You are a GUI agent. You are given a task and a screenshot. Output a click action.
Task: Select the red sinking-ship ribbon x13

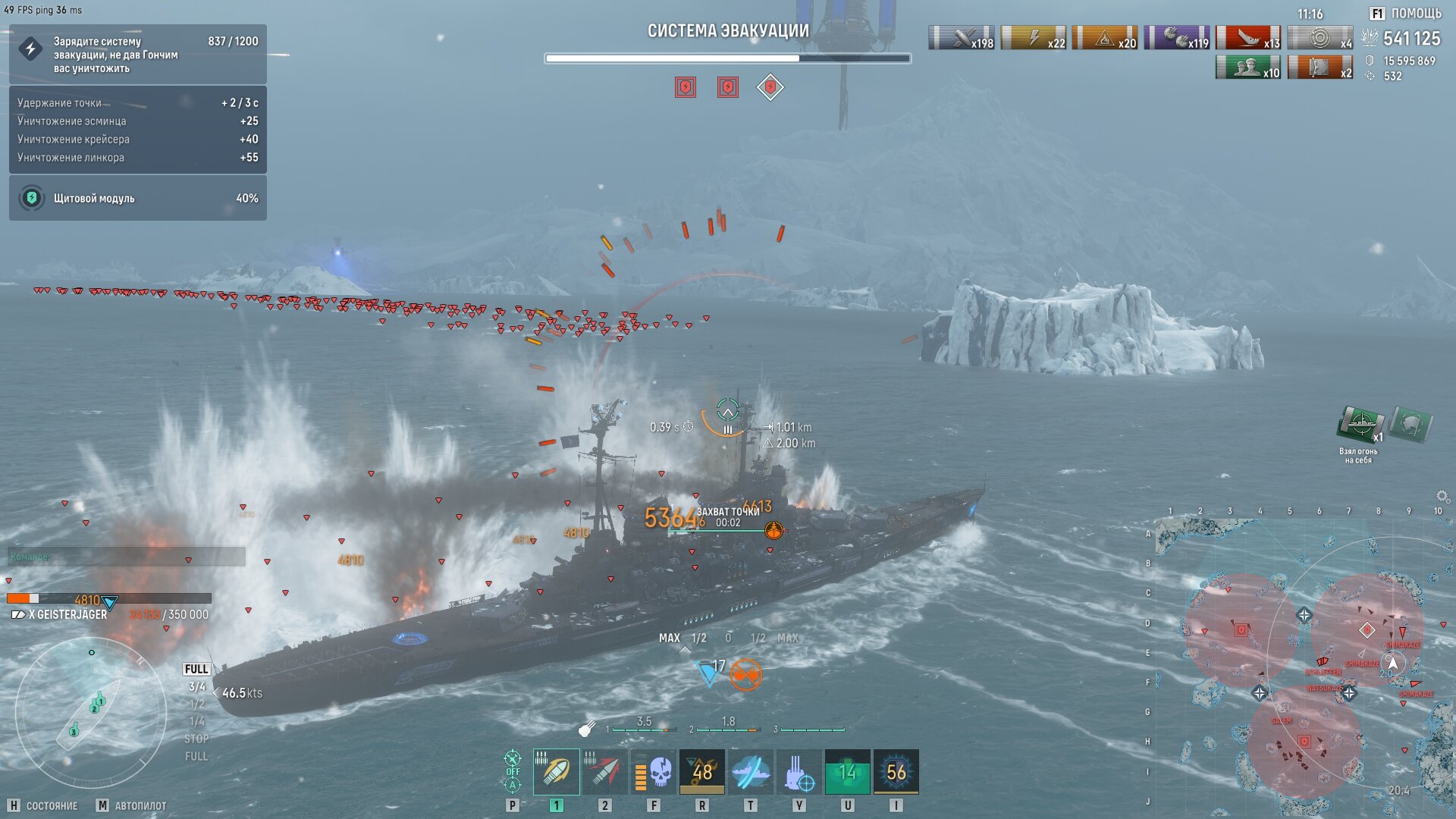[x=1248, y=38]
